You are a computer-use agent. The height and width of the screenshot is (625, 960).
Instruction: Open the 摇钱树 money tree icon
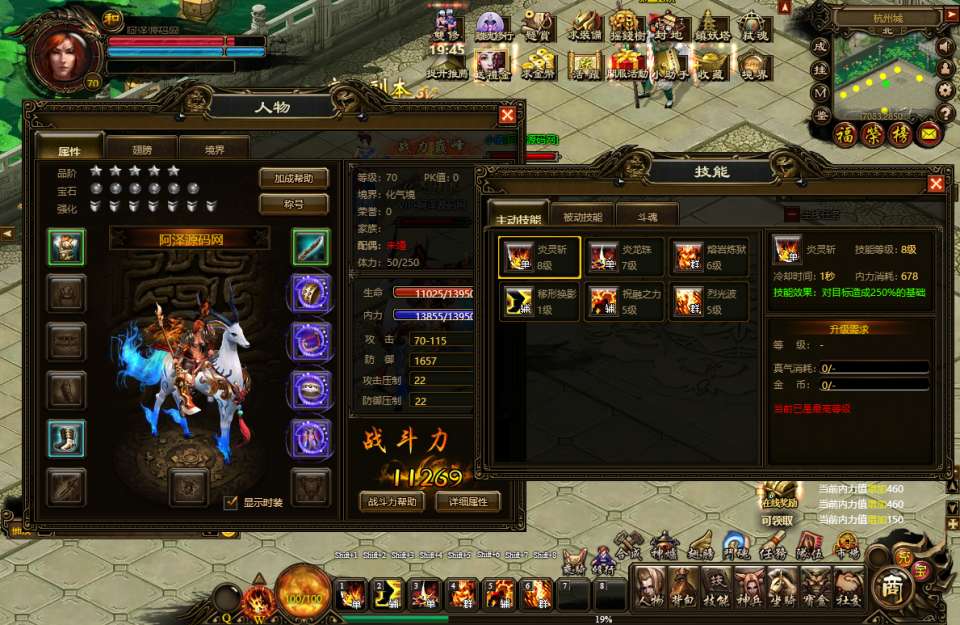(626, 31)
